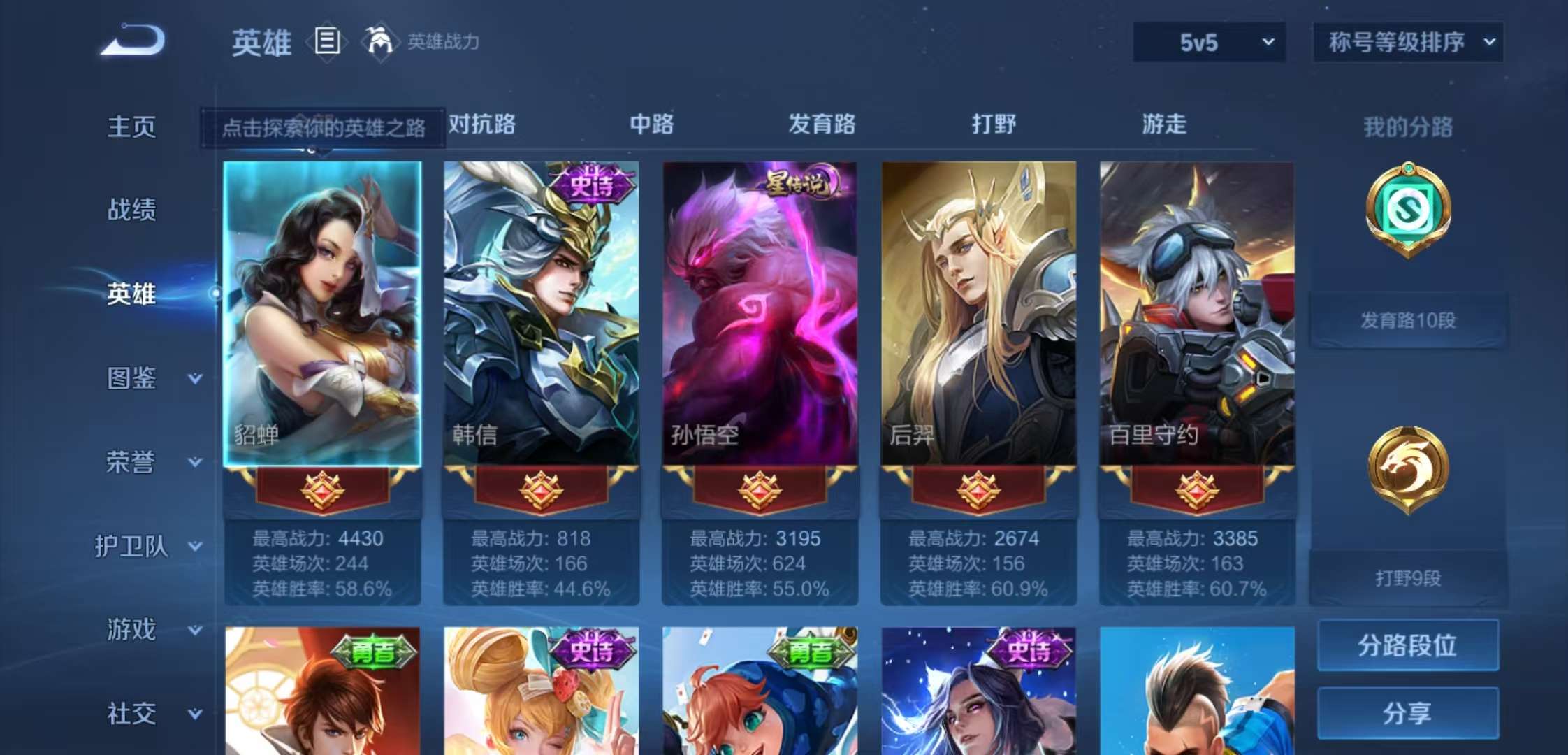
Task: Open the 5v5 mode dropdown
Action: coord(1209,42)
